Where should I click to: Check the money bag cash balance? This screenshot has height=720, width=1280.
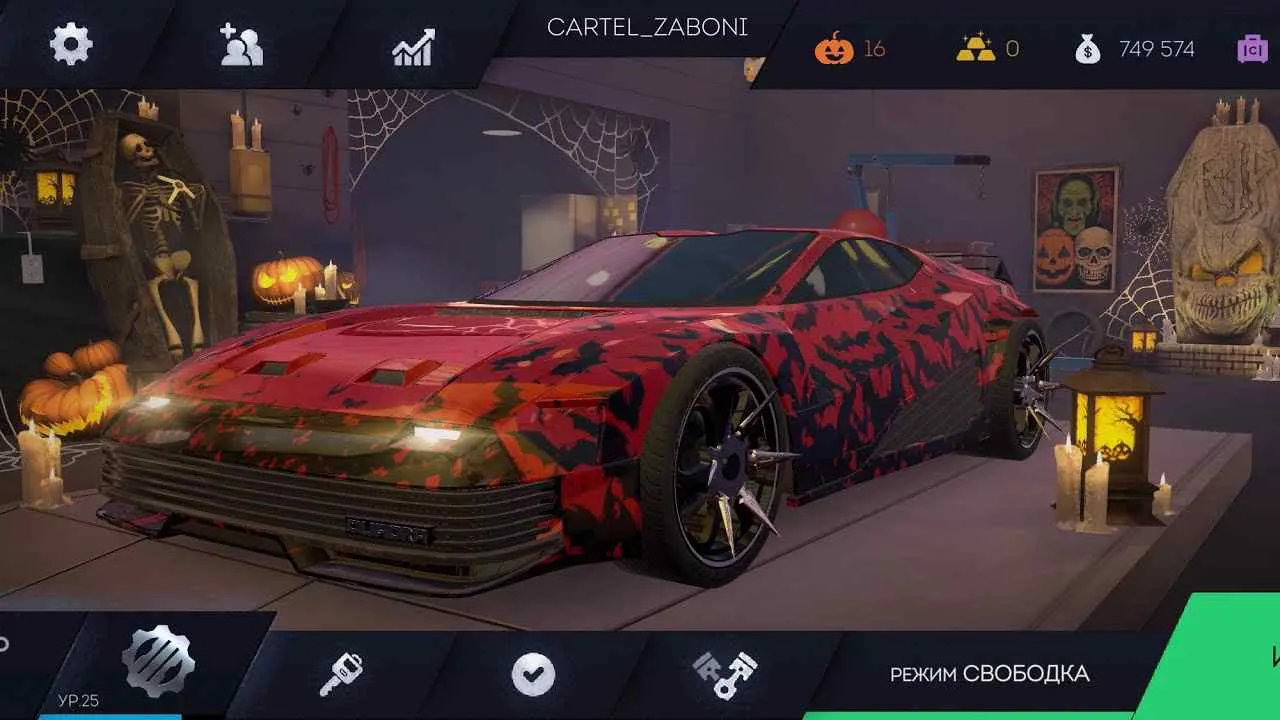tap(1087, 47)
